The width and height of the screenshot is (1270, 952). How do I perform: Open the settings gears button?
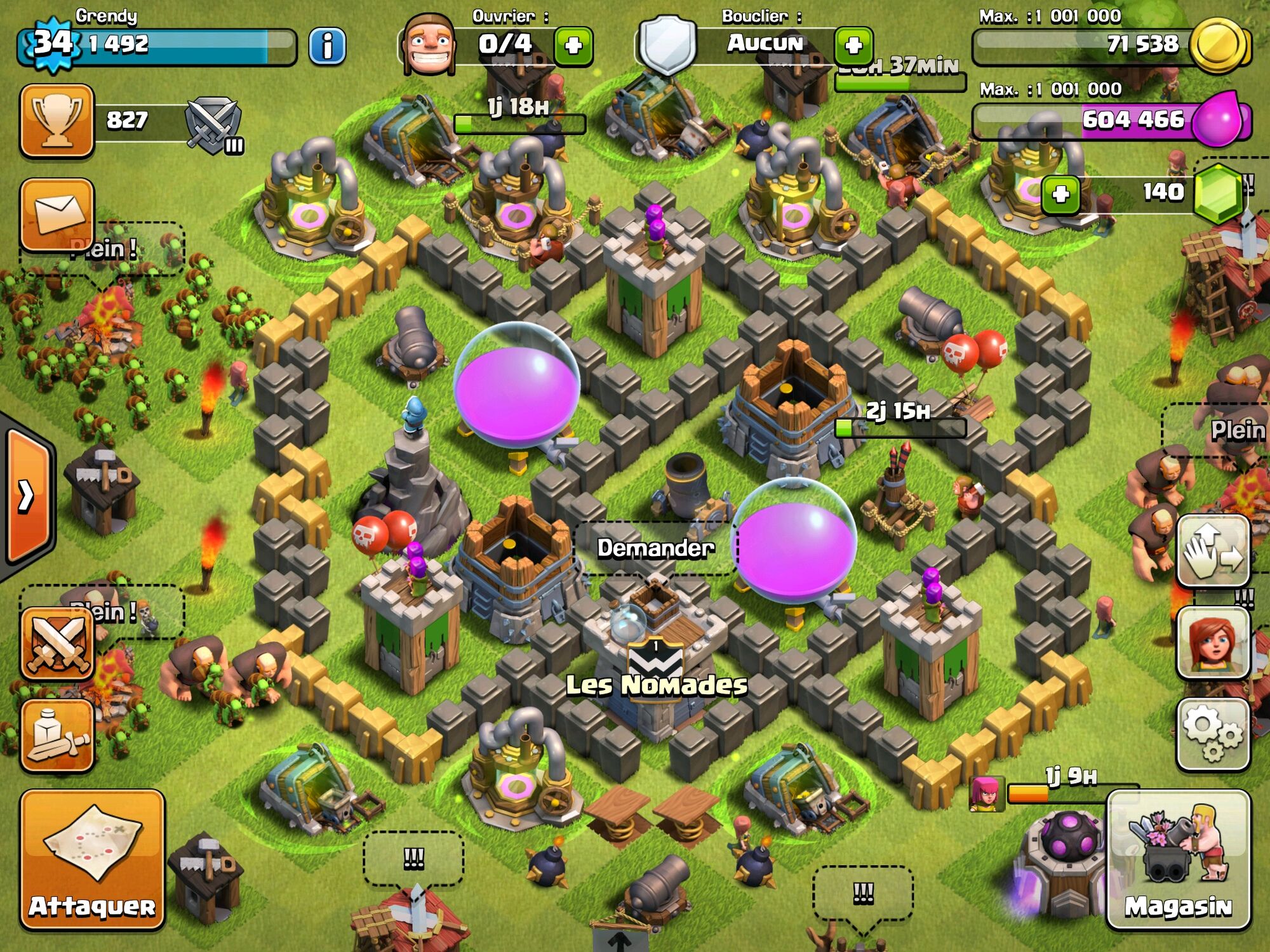tap(1213, 734)
